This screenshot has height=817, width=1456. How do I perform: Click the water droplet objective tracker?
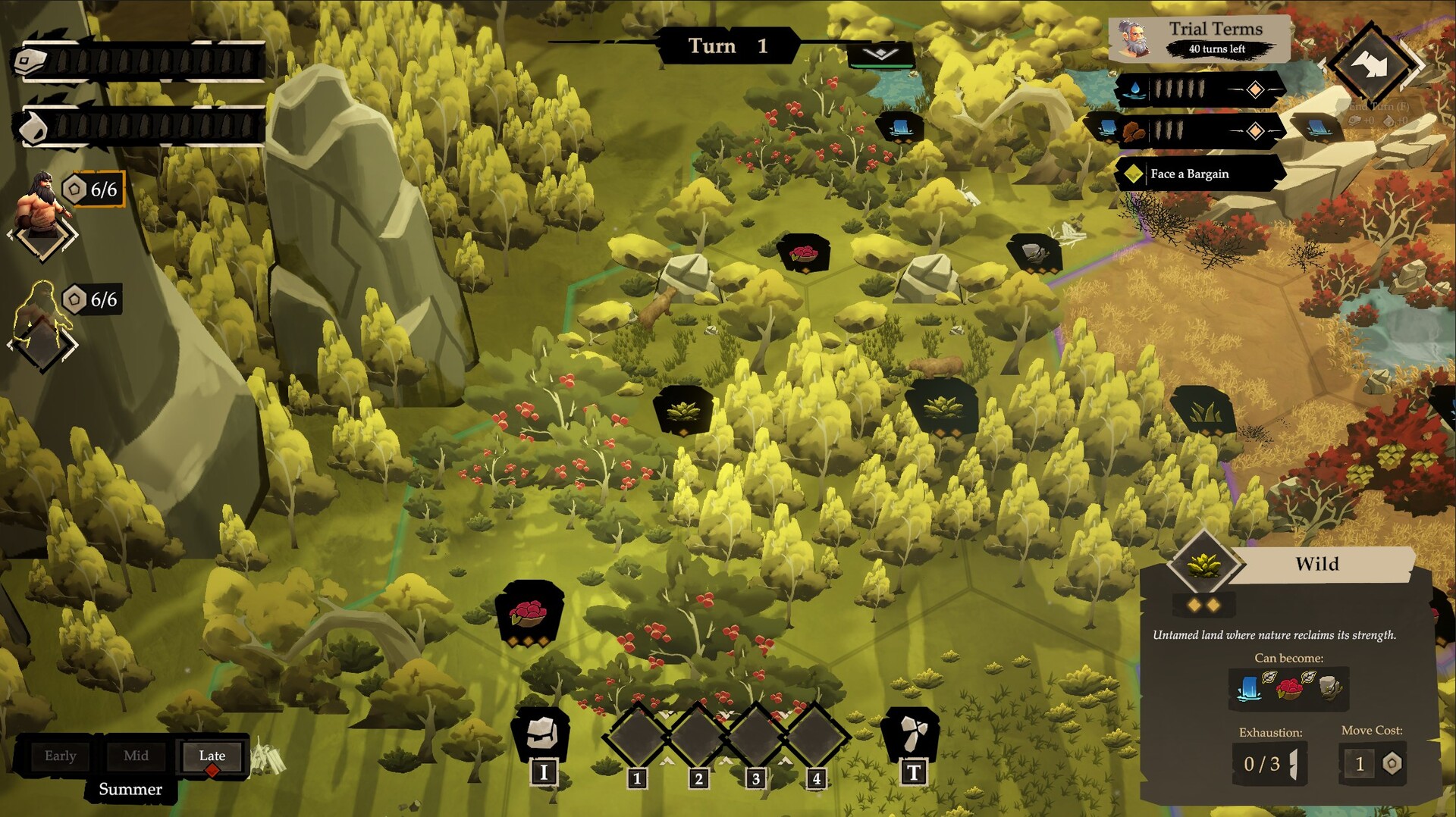point(1198,90)
